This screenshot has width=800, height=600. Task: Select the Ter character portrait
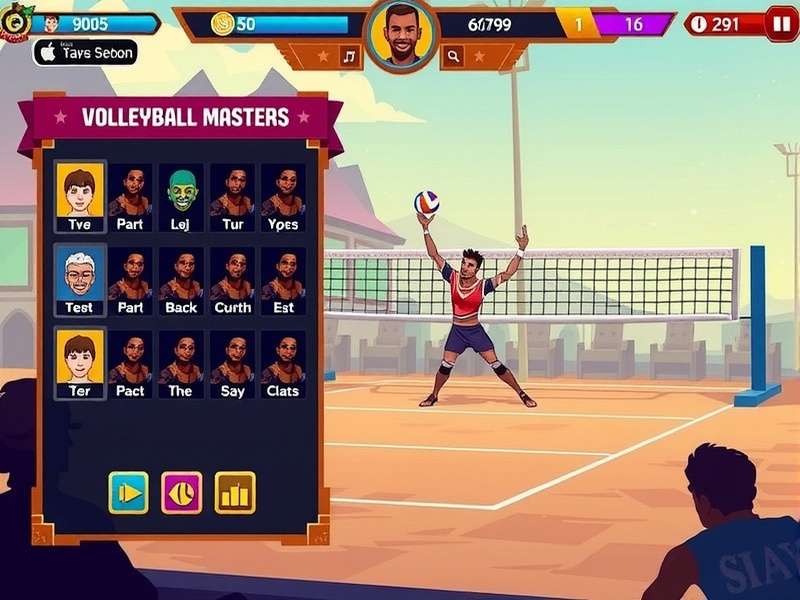pyautogui.click(x=79, y=364)
